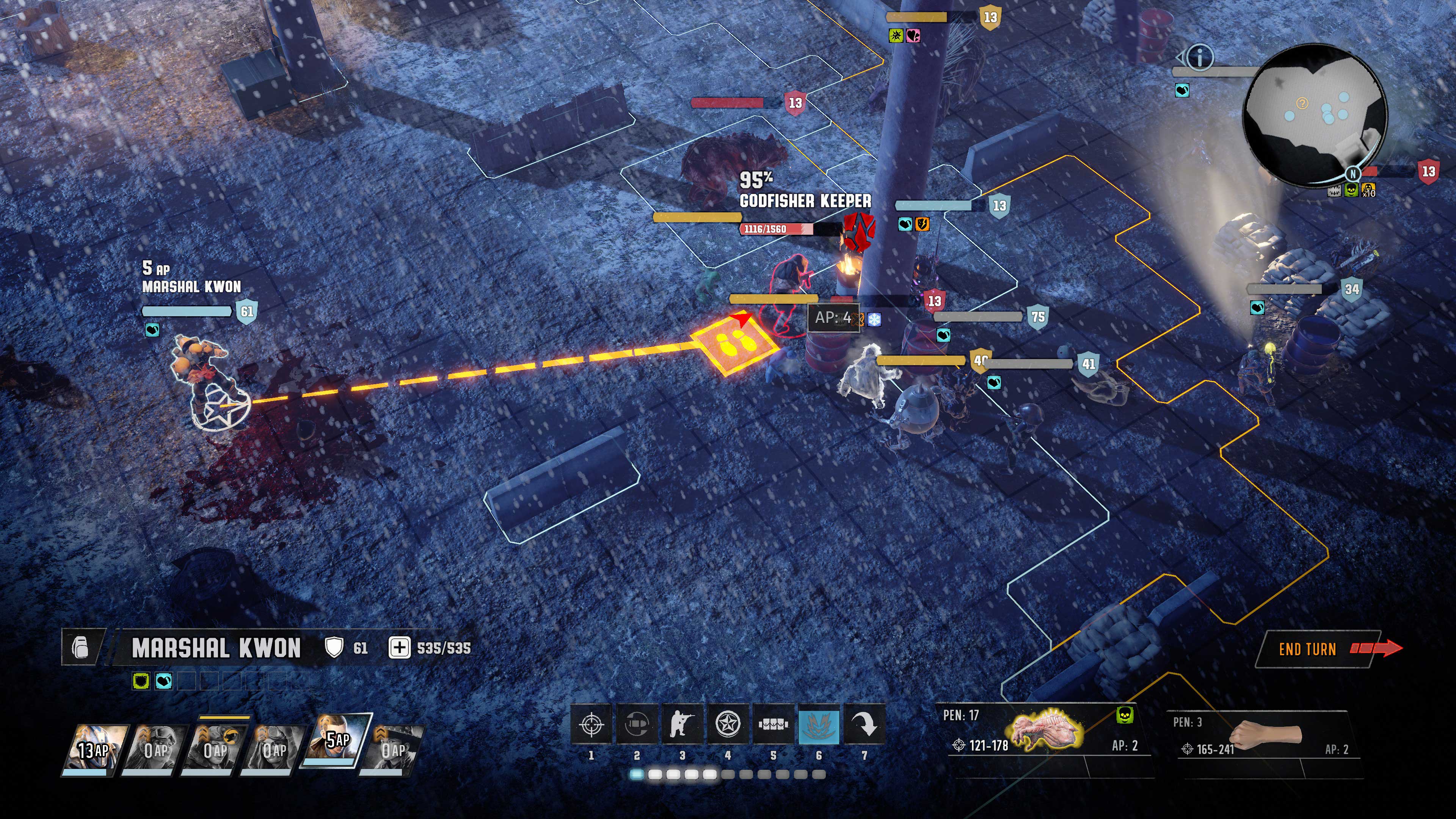The image size is (1456, 819).
Task: Select the crosshair attack ability
Action: 591,723
